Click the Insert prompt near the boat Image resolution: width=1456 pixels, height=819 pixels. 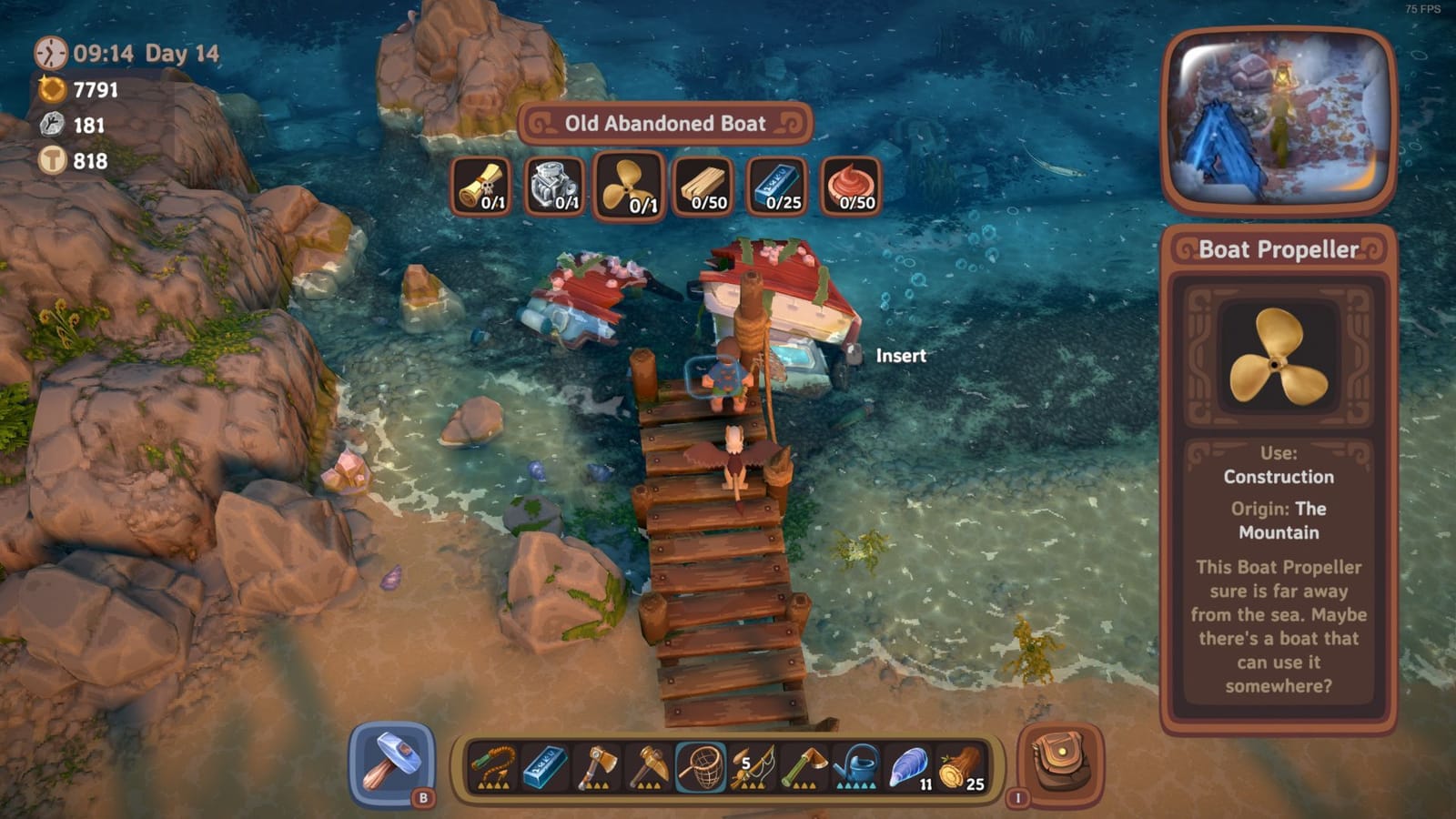click(902, 357)
